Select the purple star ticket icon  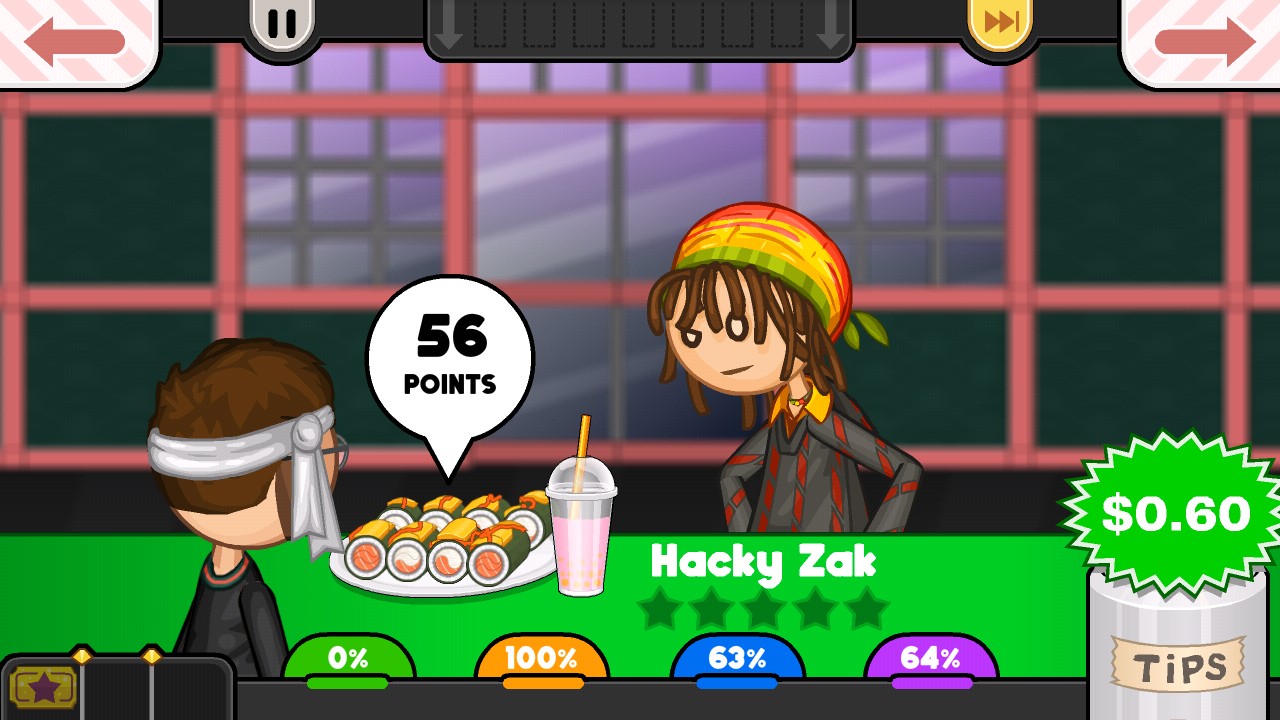(x=42, y=687)
